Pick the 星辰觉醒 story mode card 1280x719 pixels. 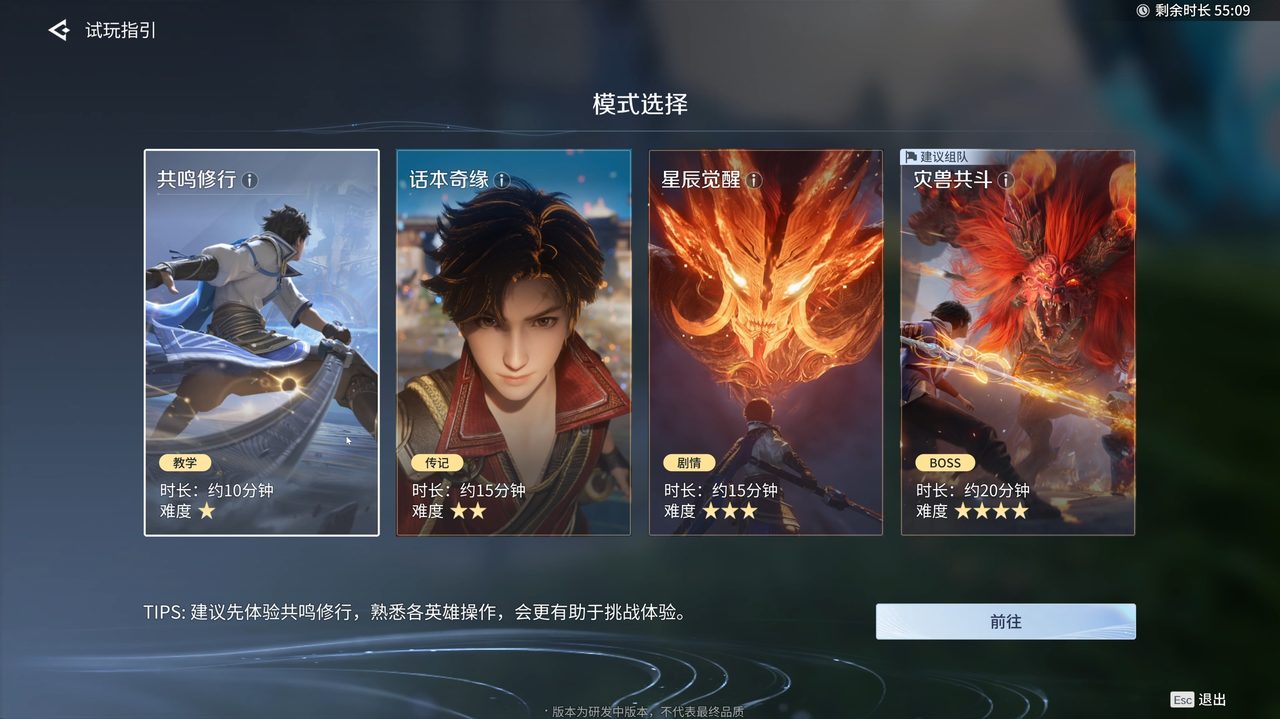pos(765,342)
